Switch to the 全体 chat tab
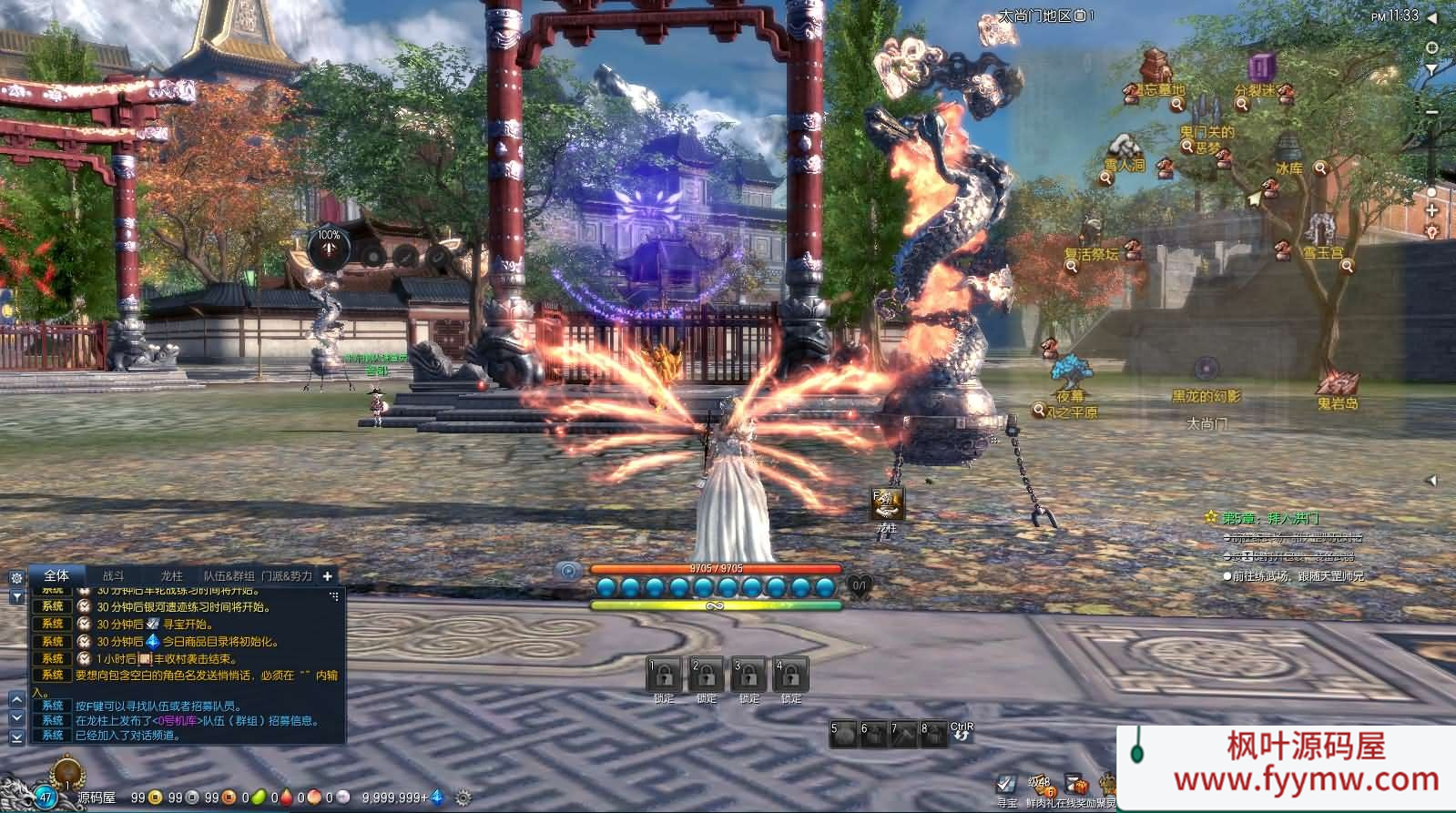 (x=56, y=575)
